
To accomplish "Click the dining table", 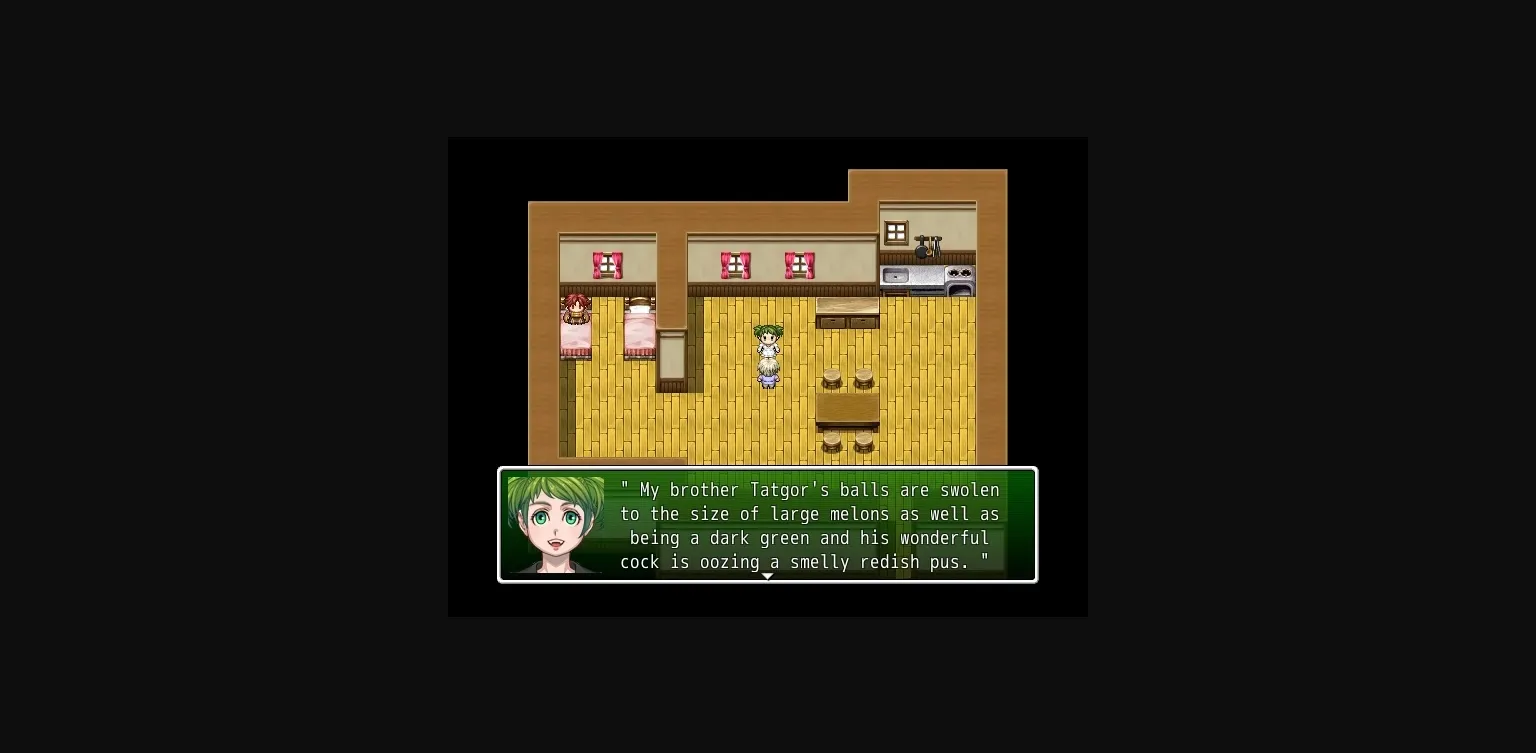I will pyautogui.click(x=847, y=408).
